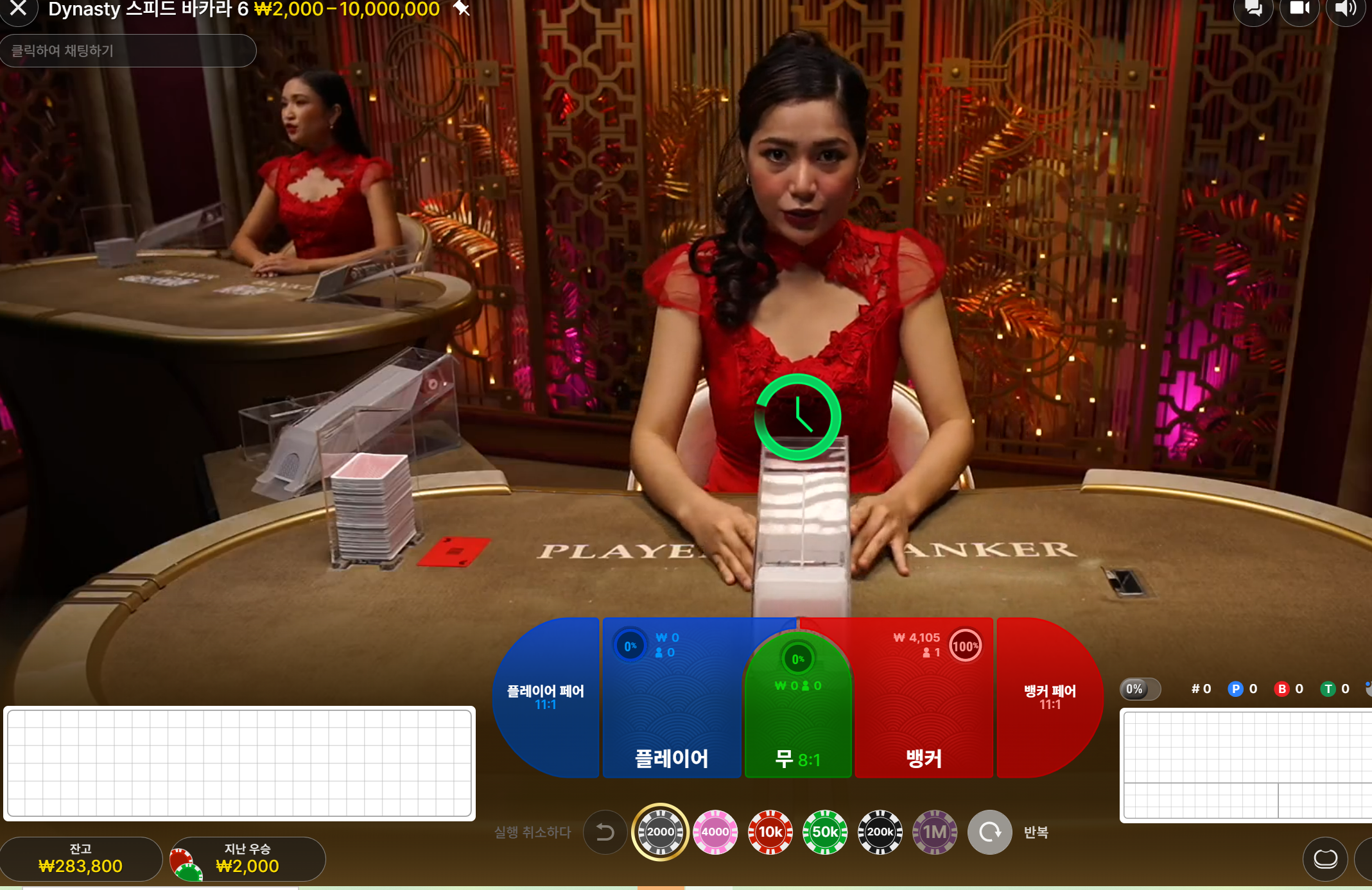This screenshot has height=890, width=1372.
Task: Bet on 뱅커 페어 11:1
Action: [x=1050, y=697]
